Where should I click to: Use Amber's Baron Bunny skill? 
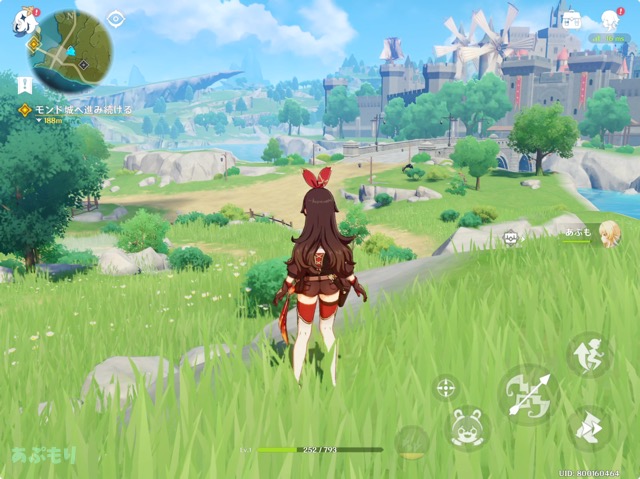[467, 427]
